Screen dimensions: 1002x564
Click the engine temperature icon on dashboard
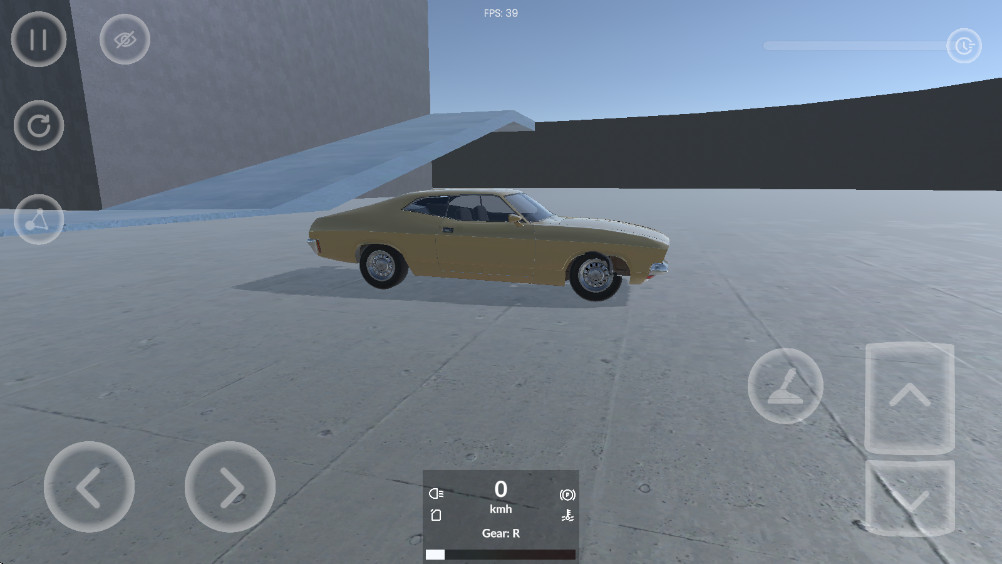567,516
